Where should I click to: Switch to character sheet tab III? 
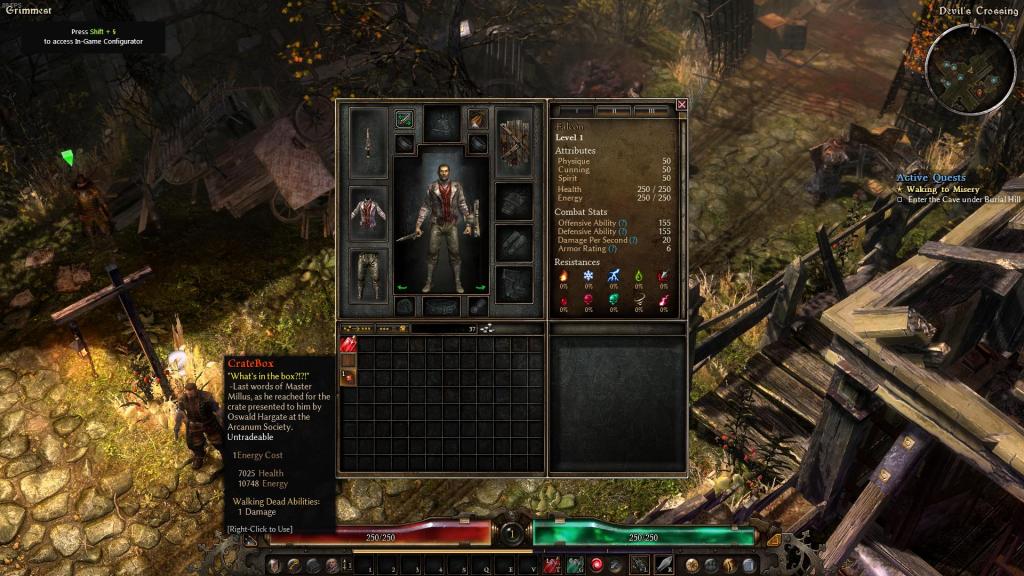650,111
